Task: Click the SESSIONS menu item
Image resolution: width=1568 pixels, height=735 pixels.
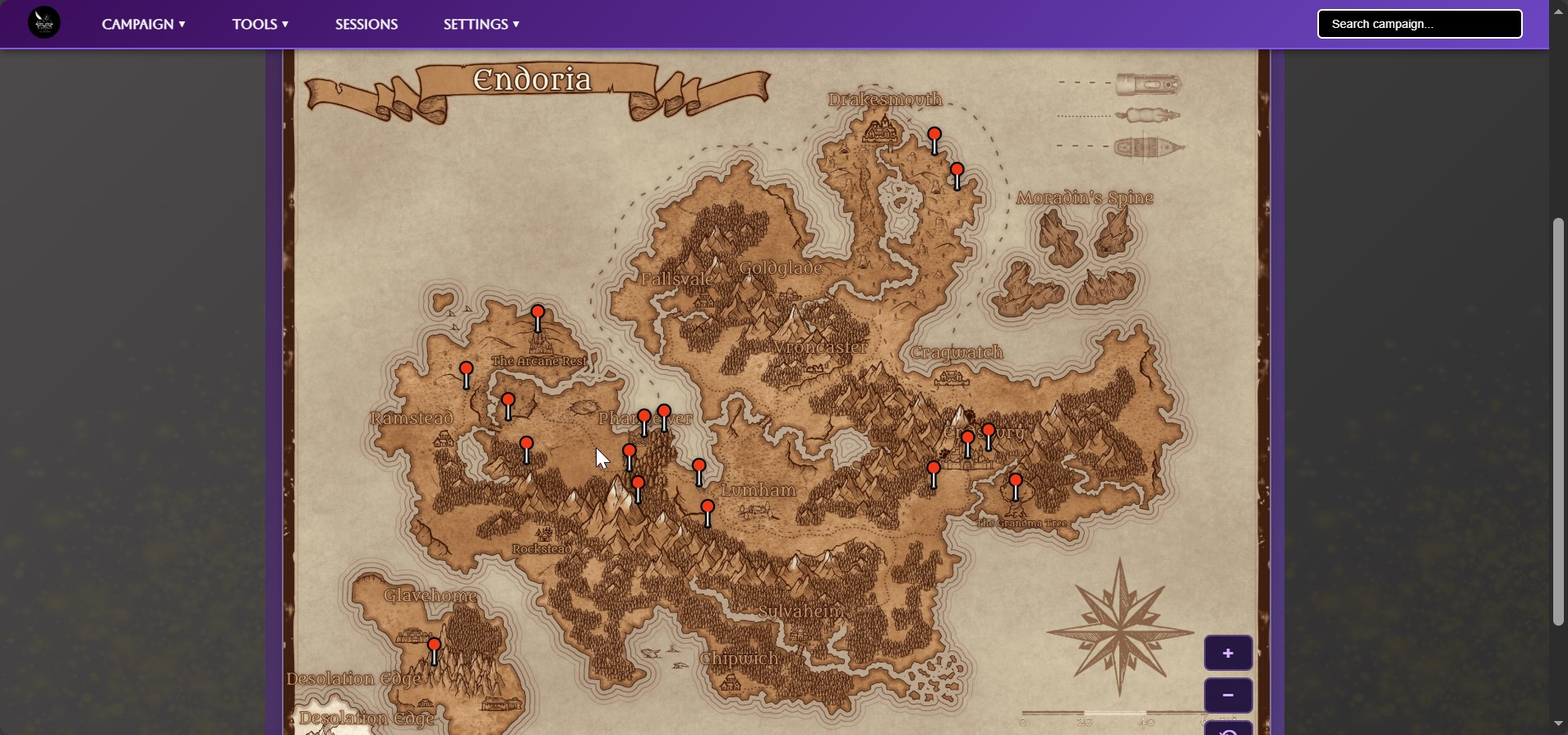Action: click(x=366, y=24)
